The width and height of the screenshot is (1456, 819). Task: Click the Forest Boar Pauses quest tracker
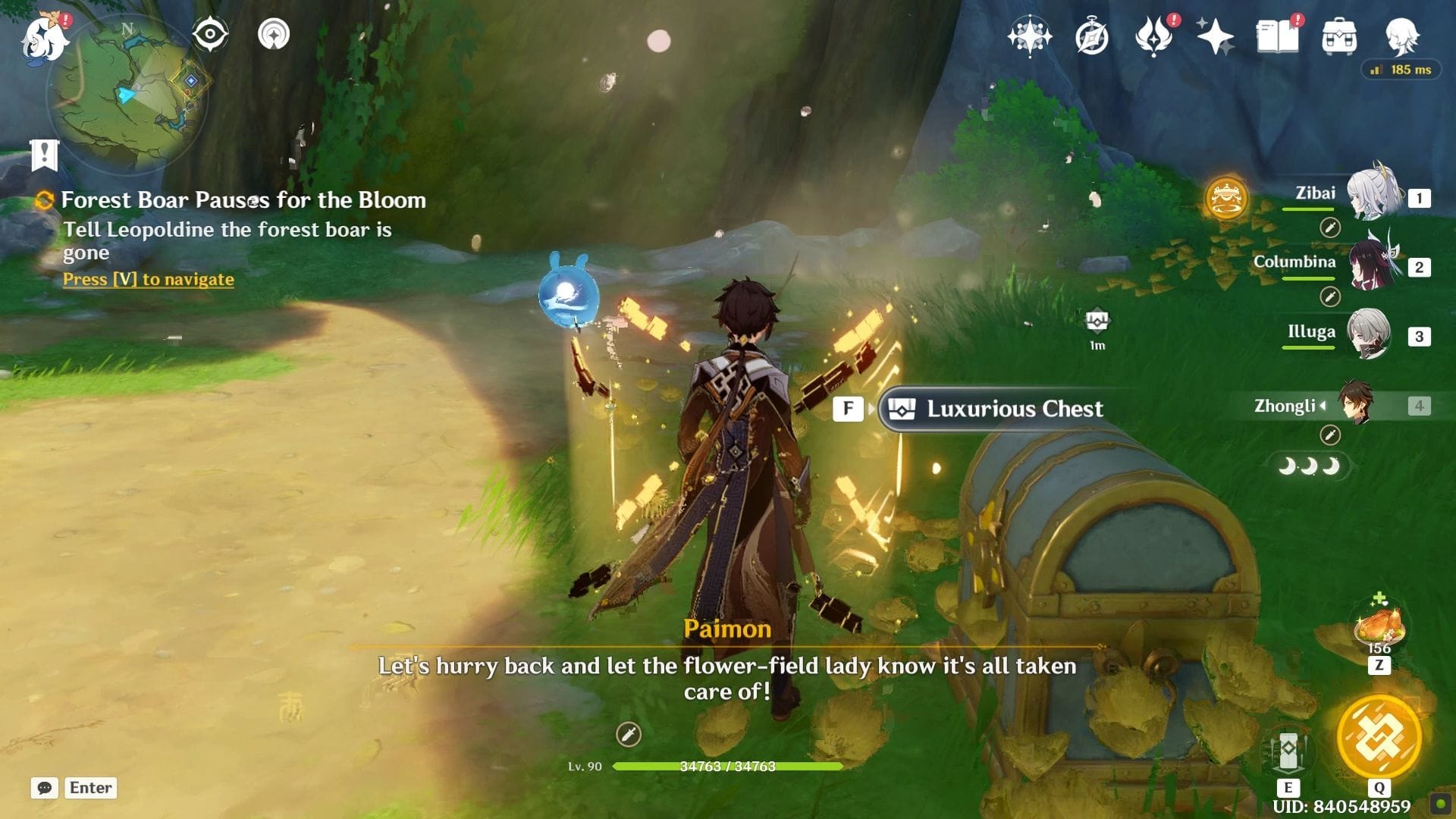coord(243,200)
